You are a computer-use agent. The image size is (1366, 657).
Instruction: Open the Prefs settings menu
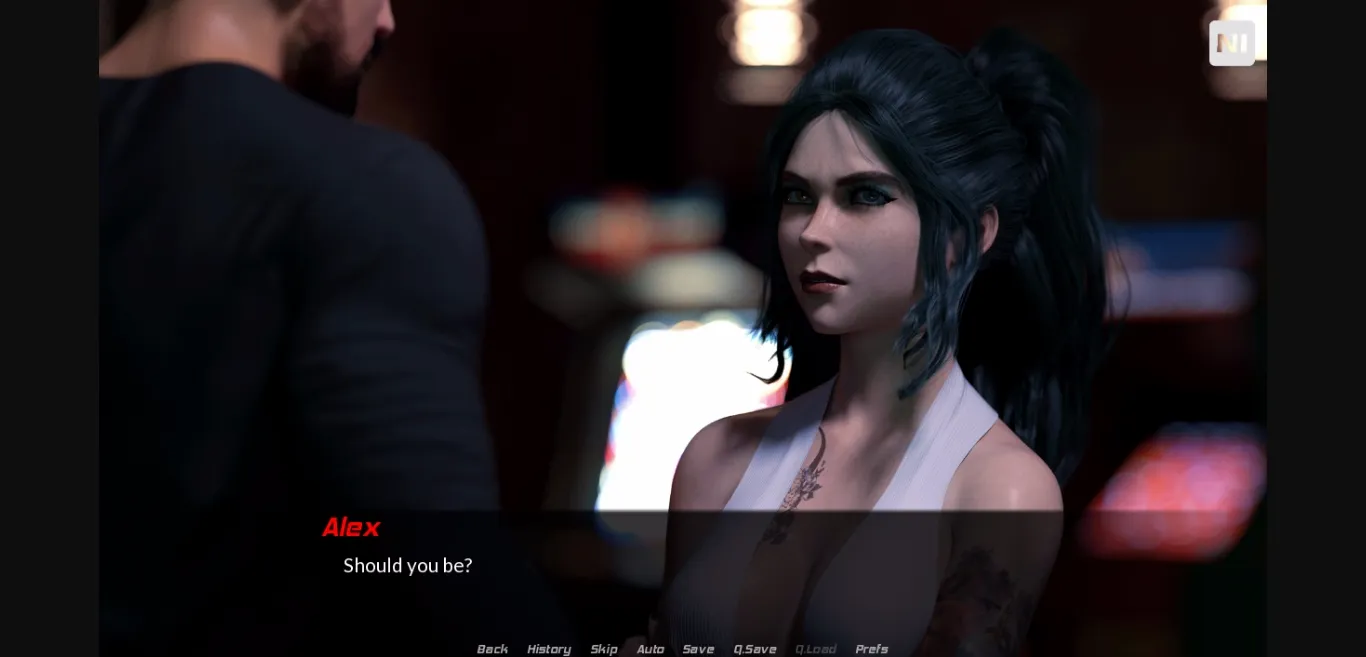(871, 649)
